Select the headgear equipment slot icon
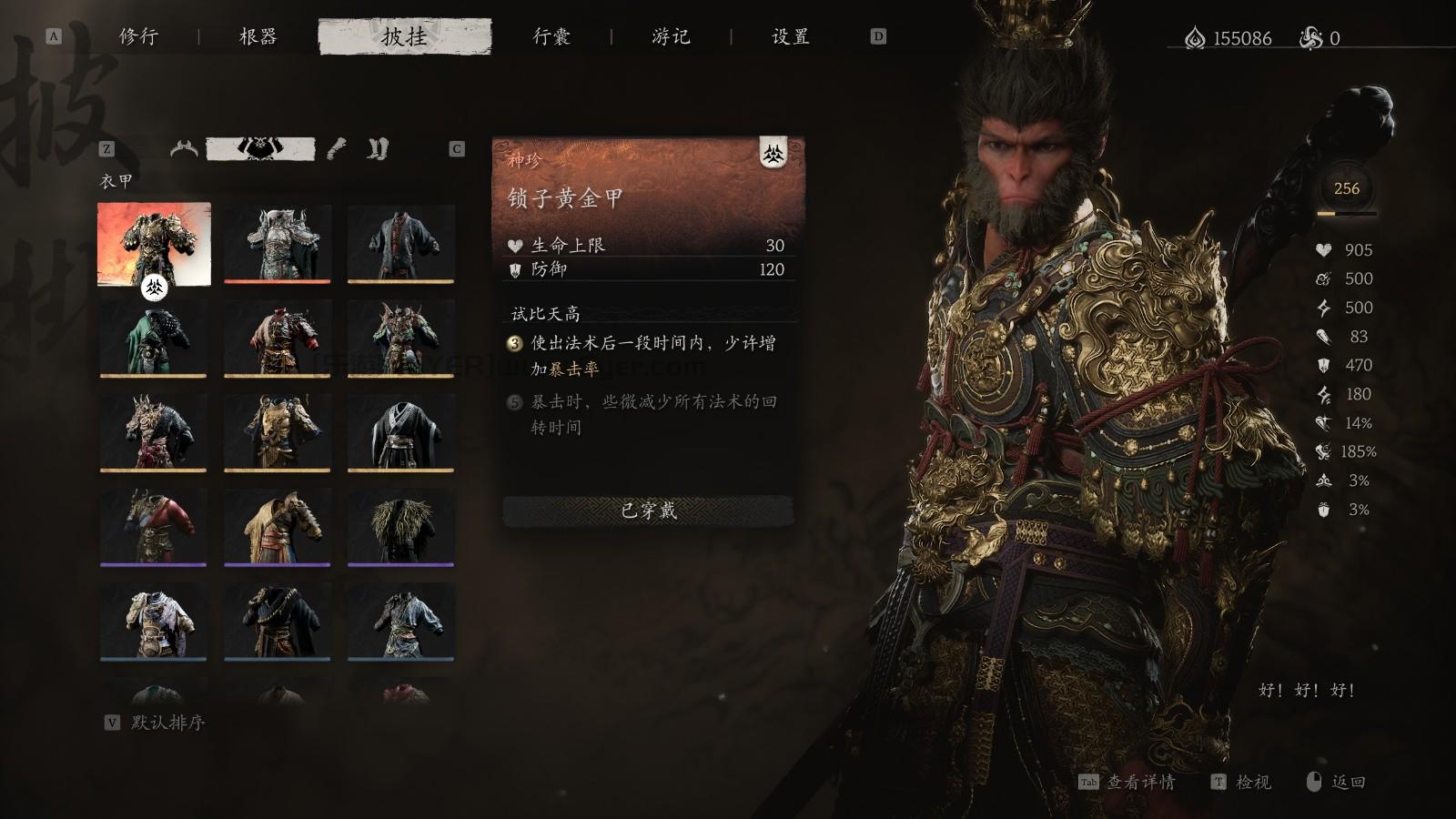 pos(184,148)
